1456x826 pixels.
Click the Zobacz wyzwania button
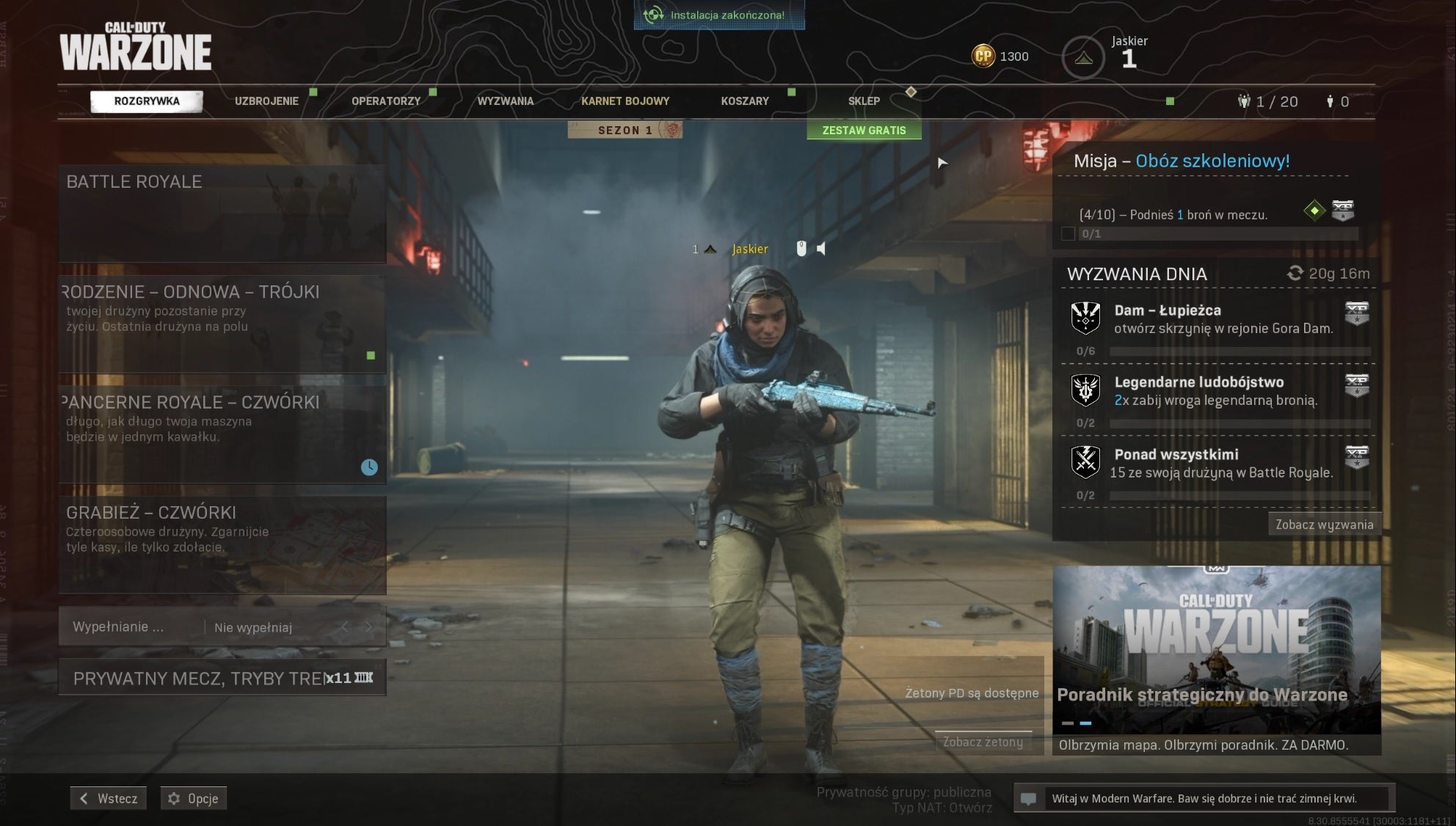click(1325, 525)
